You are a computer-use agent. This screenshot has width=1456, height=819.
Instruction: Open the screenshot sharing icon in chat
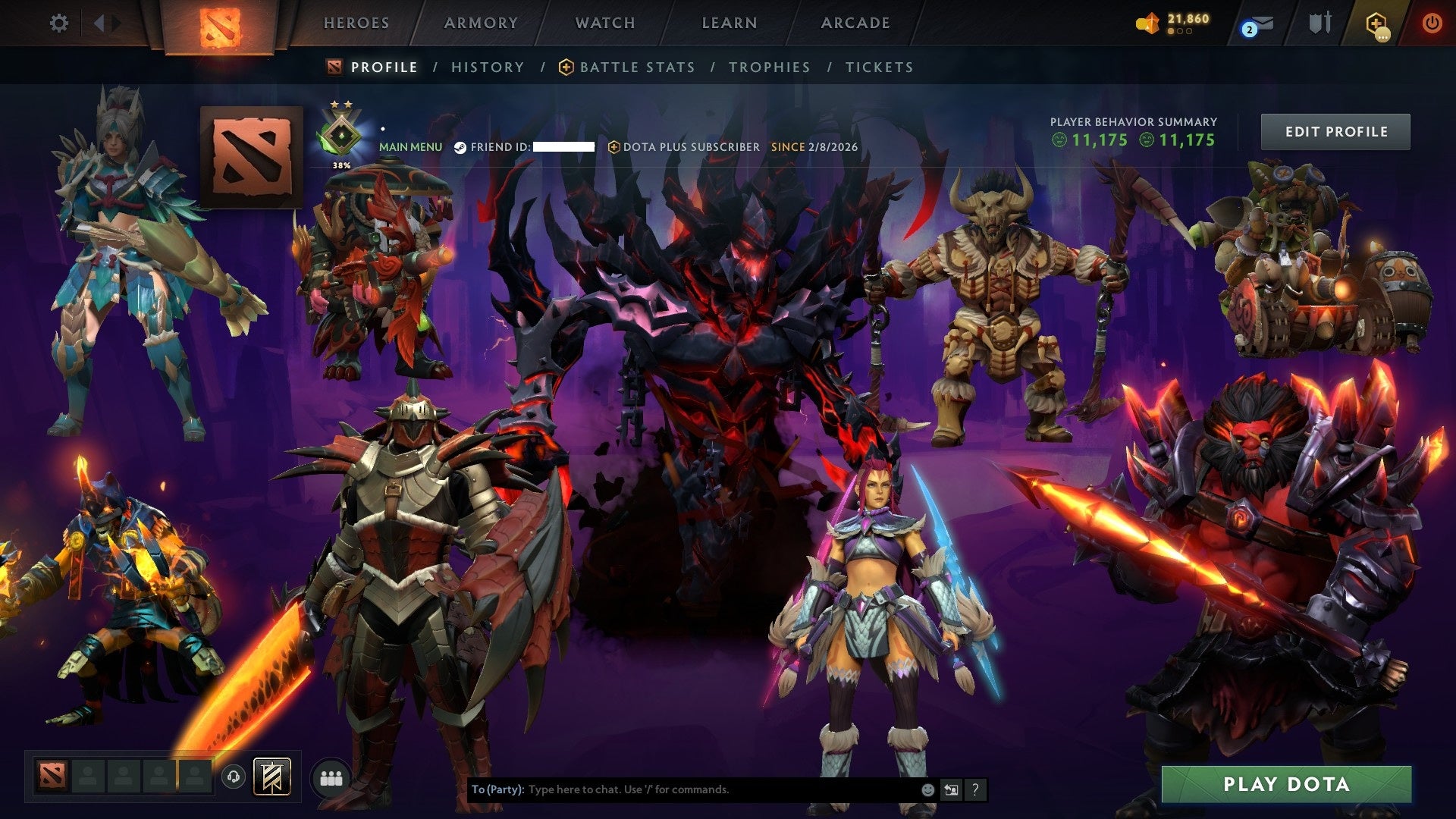(x=951, y=789)
